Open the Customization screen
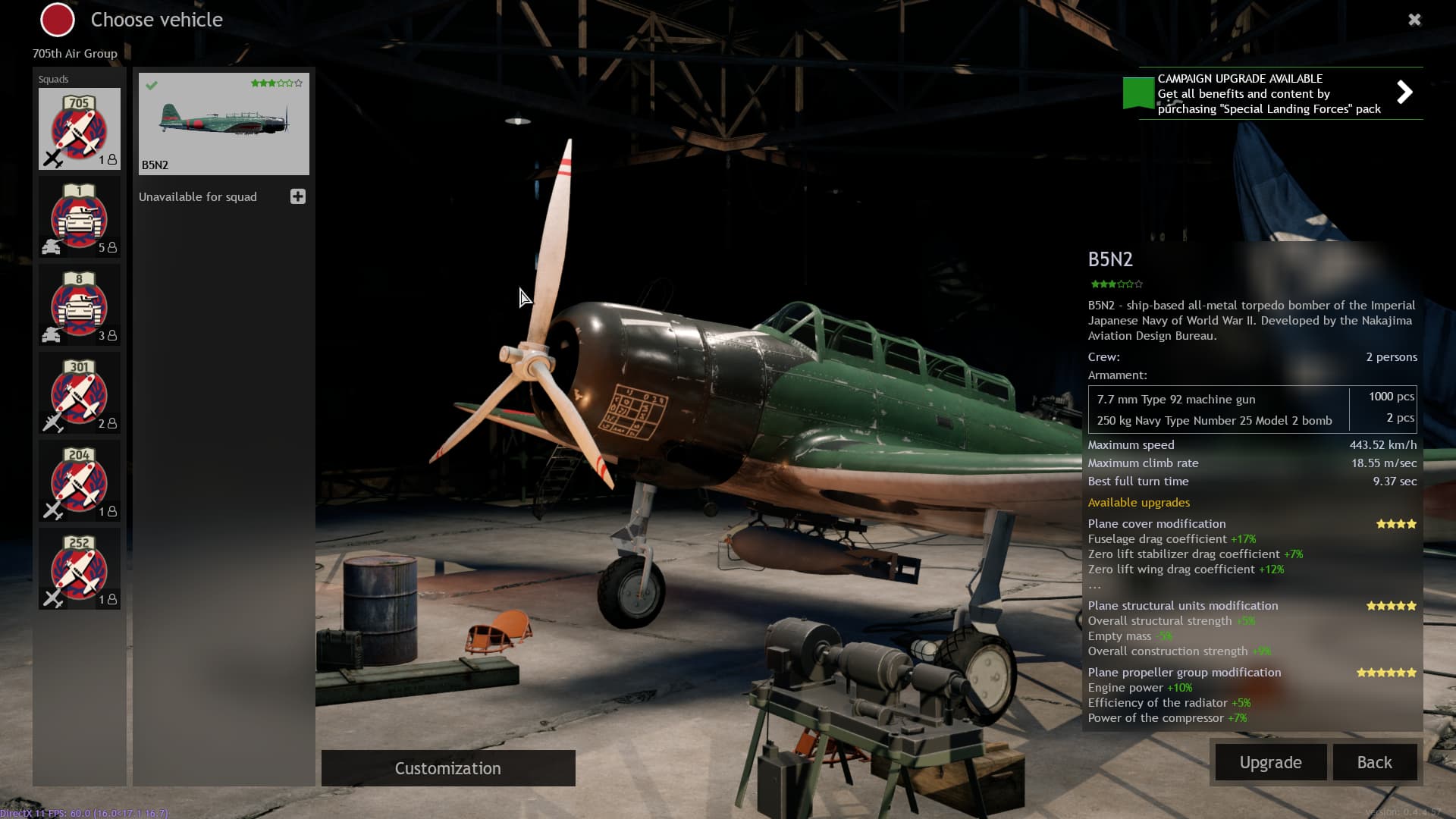The width and height of the screenshot is (1456, 819). [448, 768]
